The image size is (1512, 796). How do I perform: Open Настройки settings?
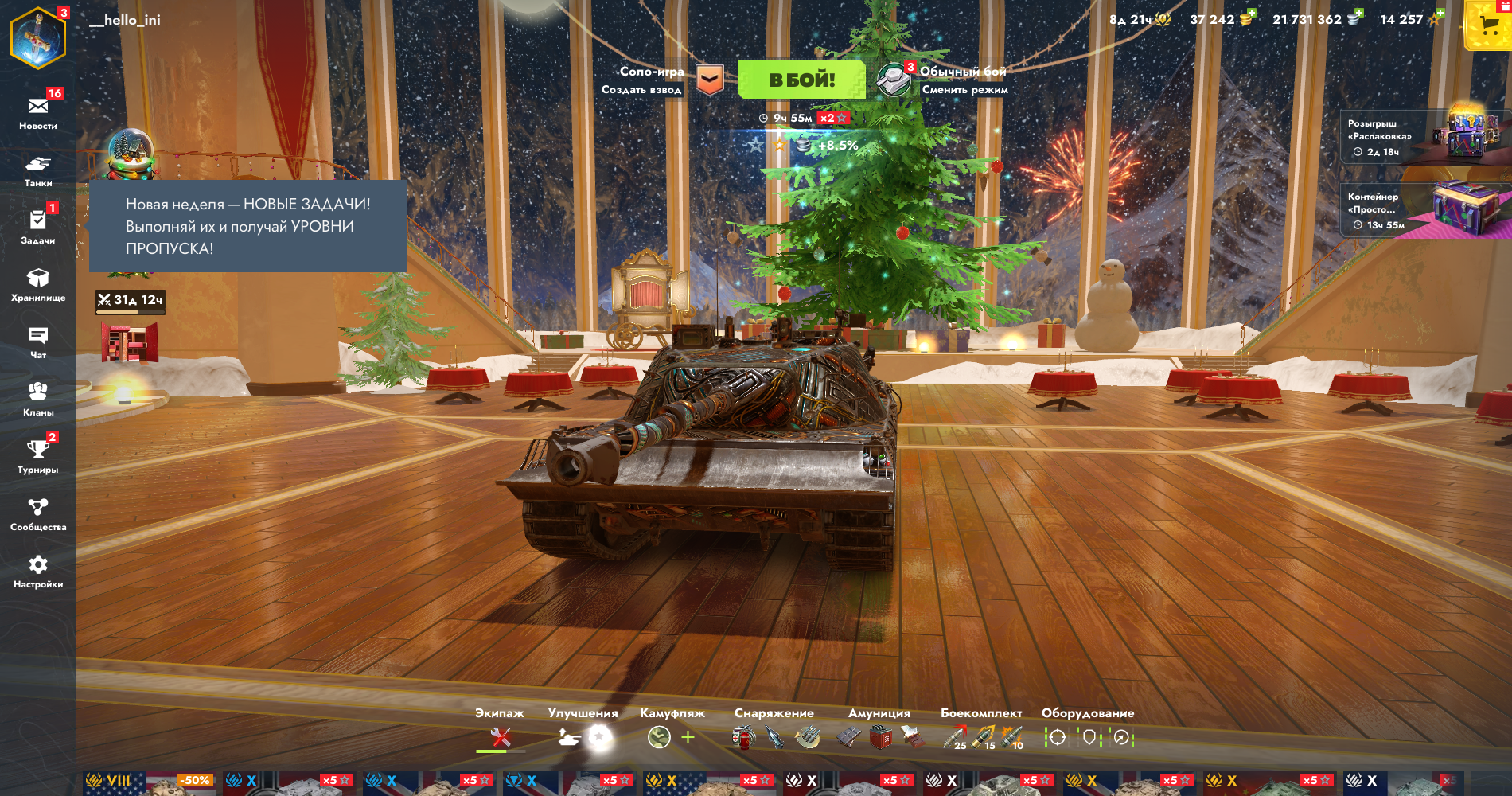point(38,571)
